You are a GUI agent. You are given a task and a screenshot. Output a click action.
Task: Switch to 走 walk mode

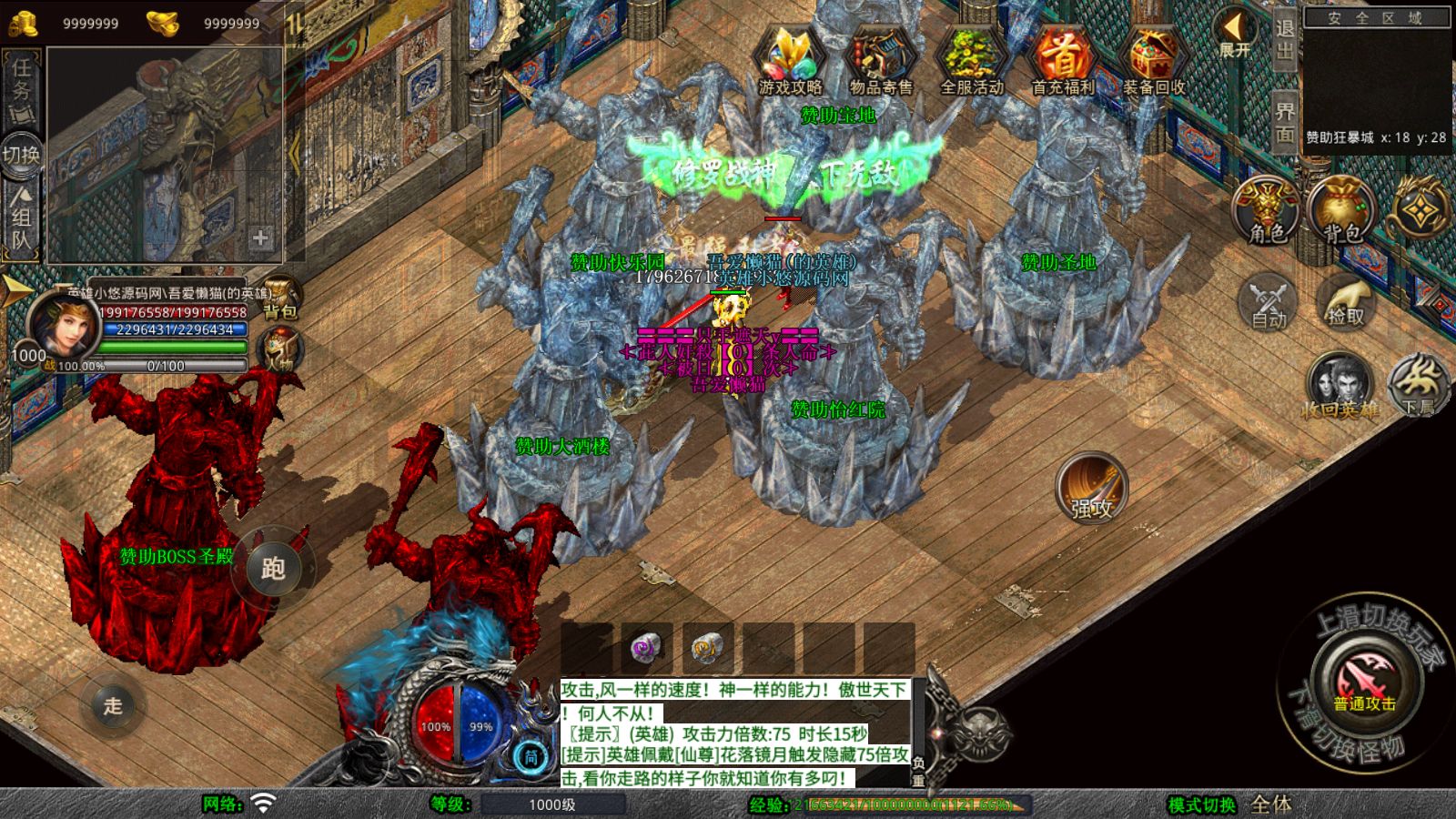click(113, 704)
